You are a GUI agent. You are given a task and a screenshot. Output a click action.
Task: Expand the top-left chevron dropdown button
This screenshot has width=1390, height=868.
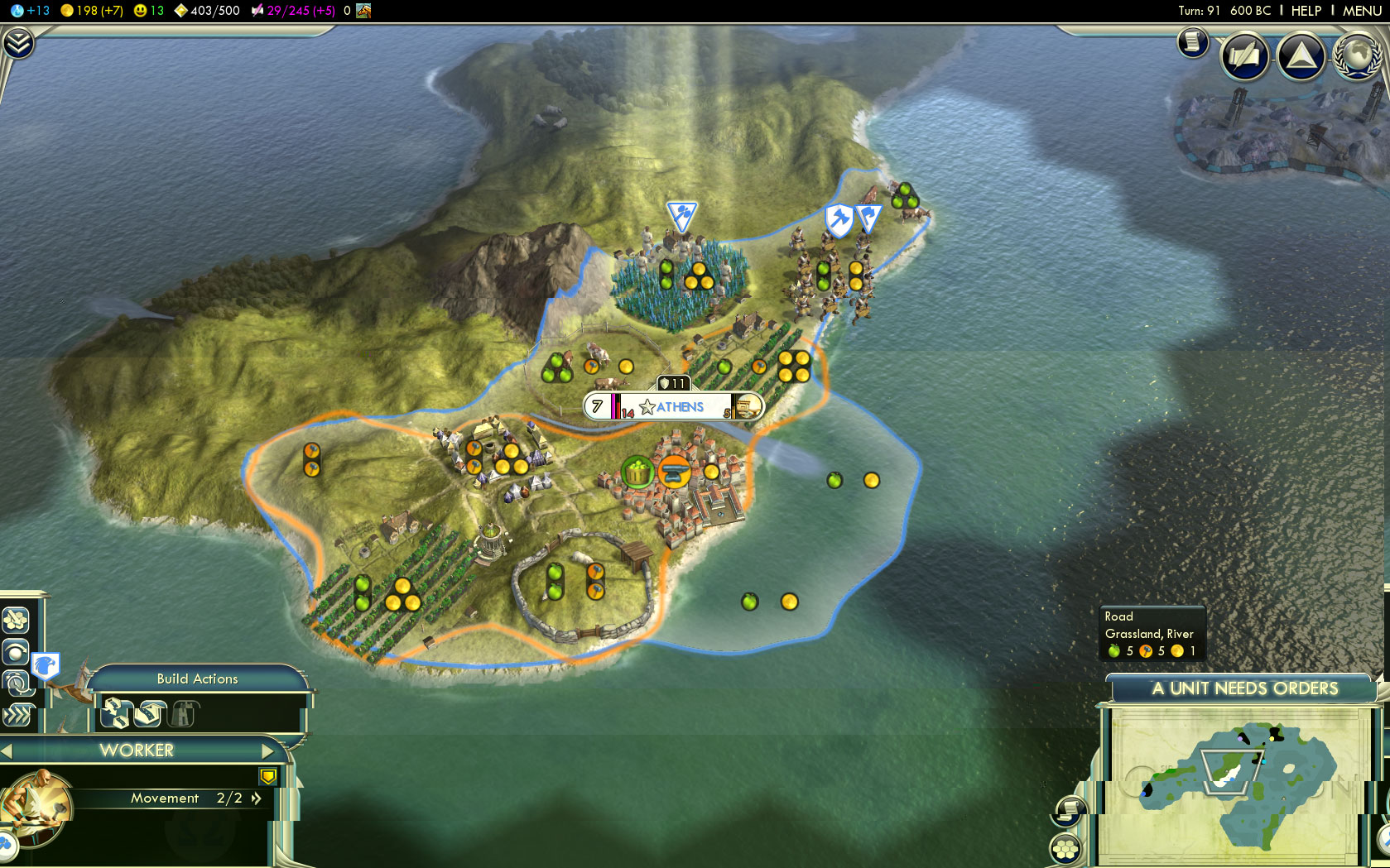point(17,42)
